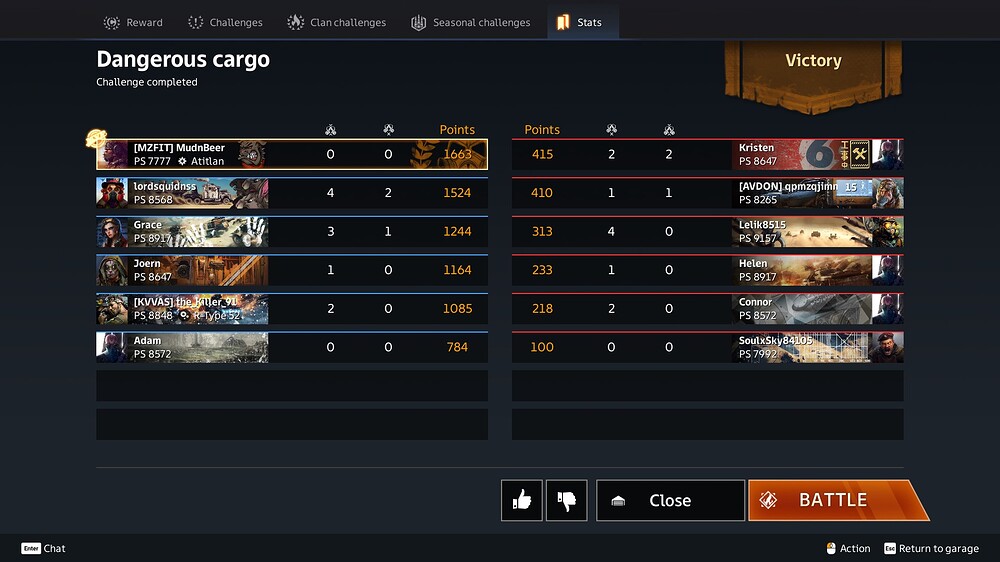Choose Connor's scoreboard row
This screenshot has height=562, width=1000.
point(707,308)
